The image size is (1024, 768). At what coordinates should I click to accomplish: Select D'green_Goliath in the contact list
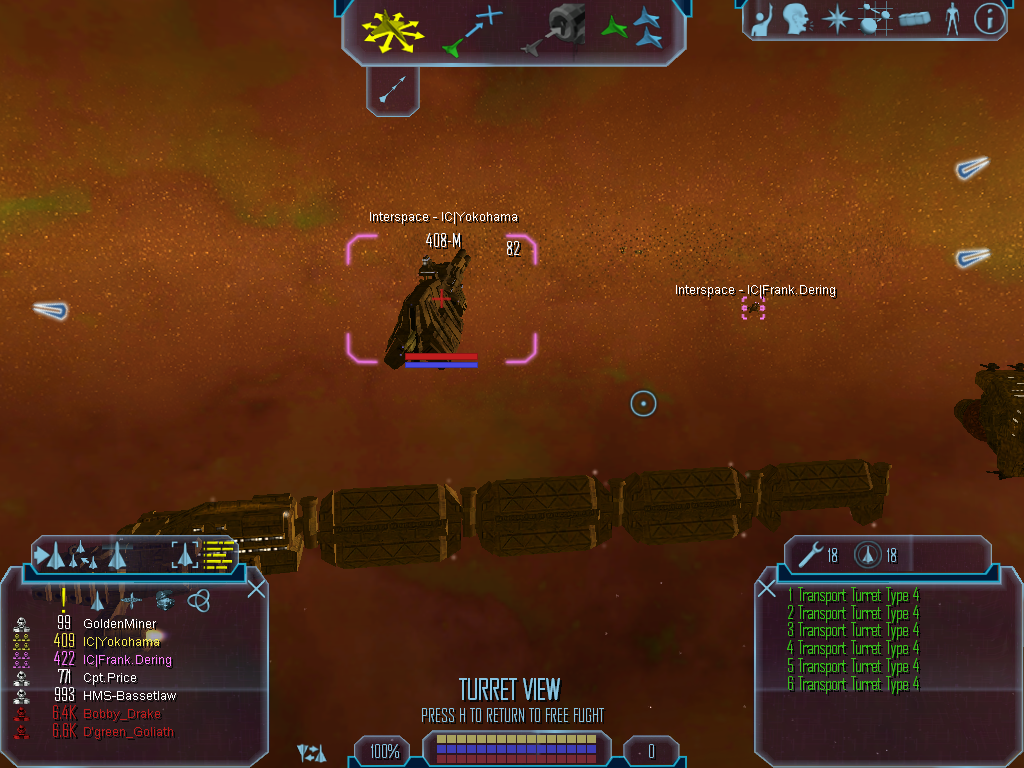point(128,732)
